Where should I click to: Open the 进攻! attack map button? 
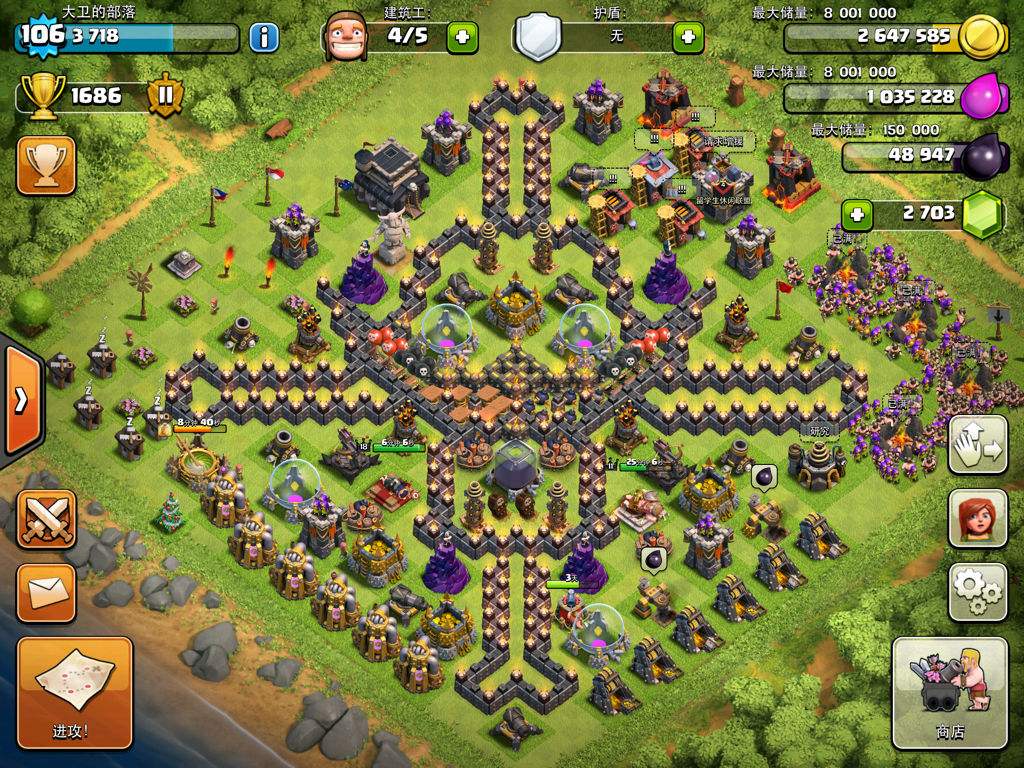point(75,692)
